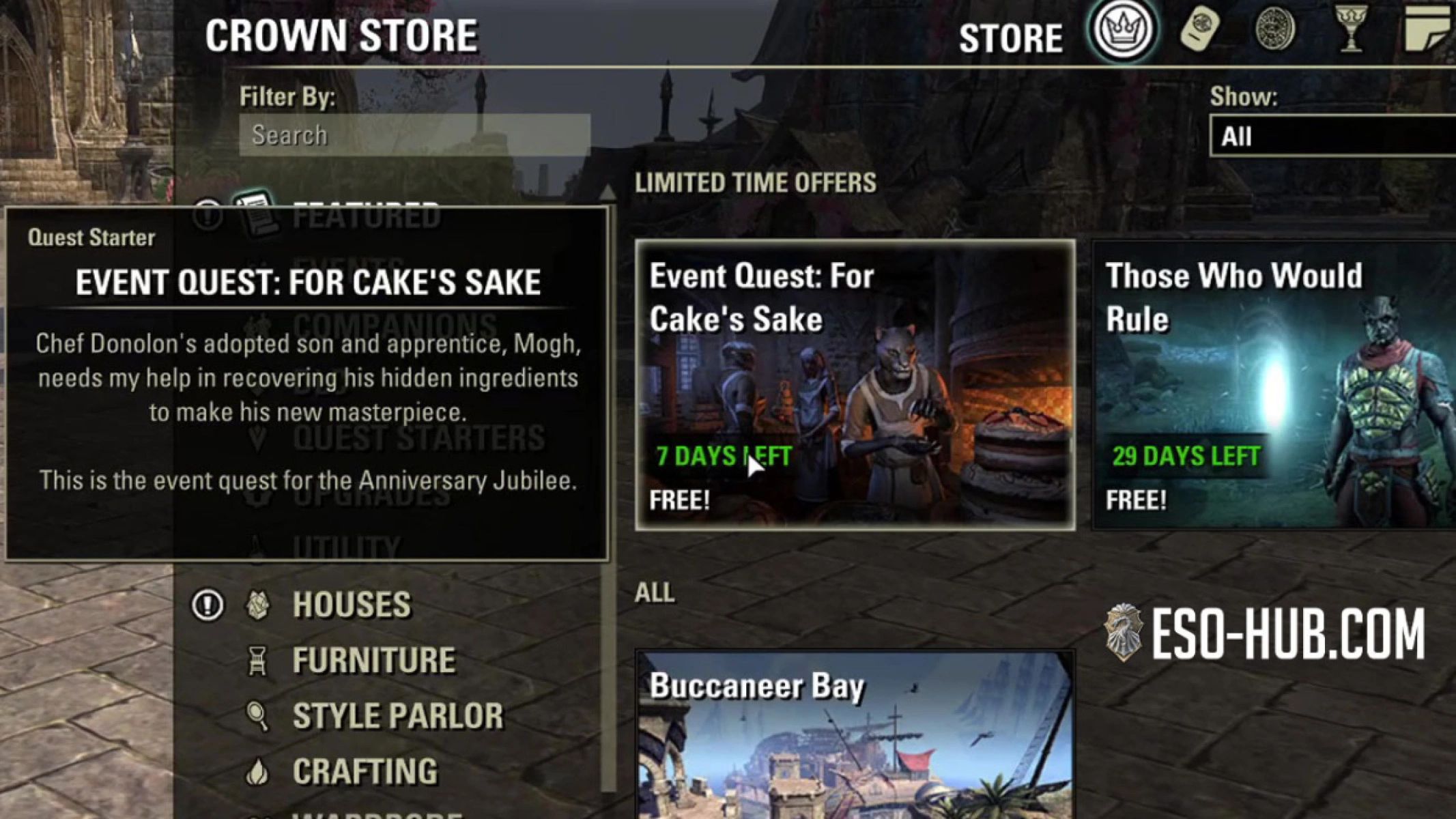Open the Show filter dropdown set to All
The width and height of the screenshot is (1456, 819).
[1331, 136]
